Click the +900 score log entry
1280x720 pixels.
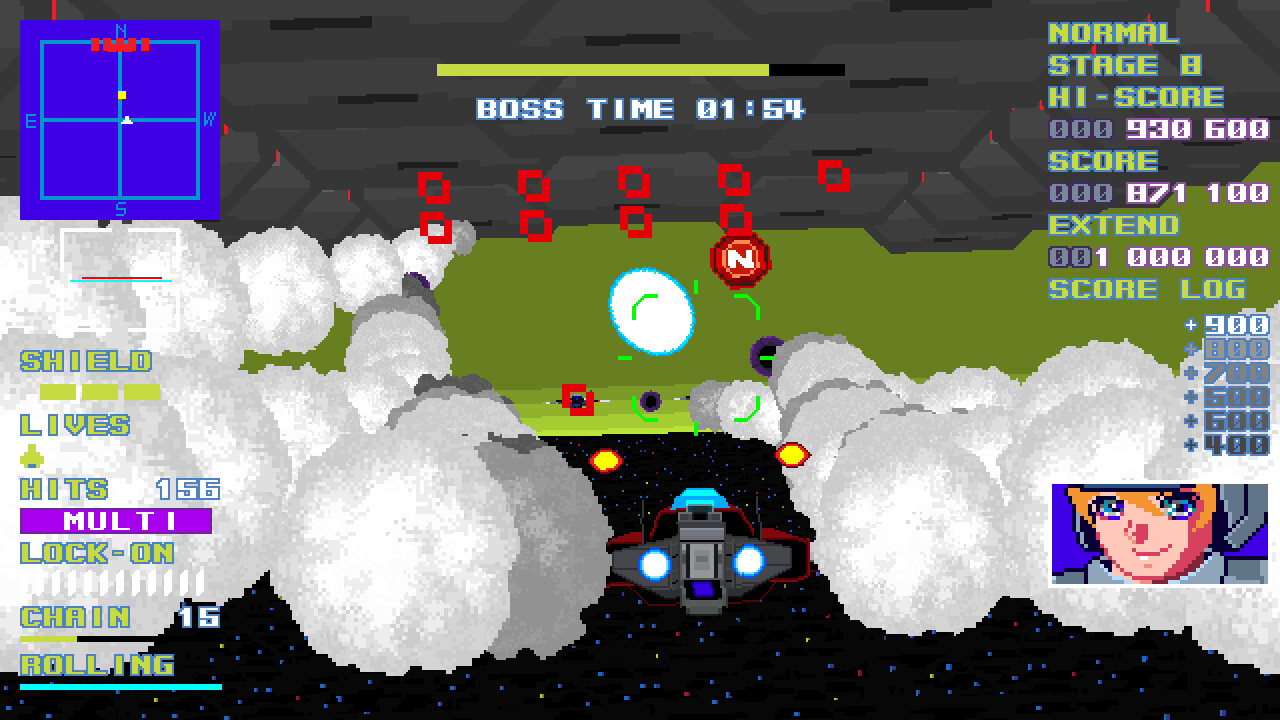point(1227,324)
